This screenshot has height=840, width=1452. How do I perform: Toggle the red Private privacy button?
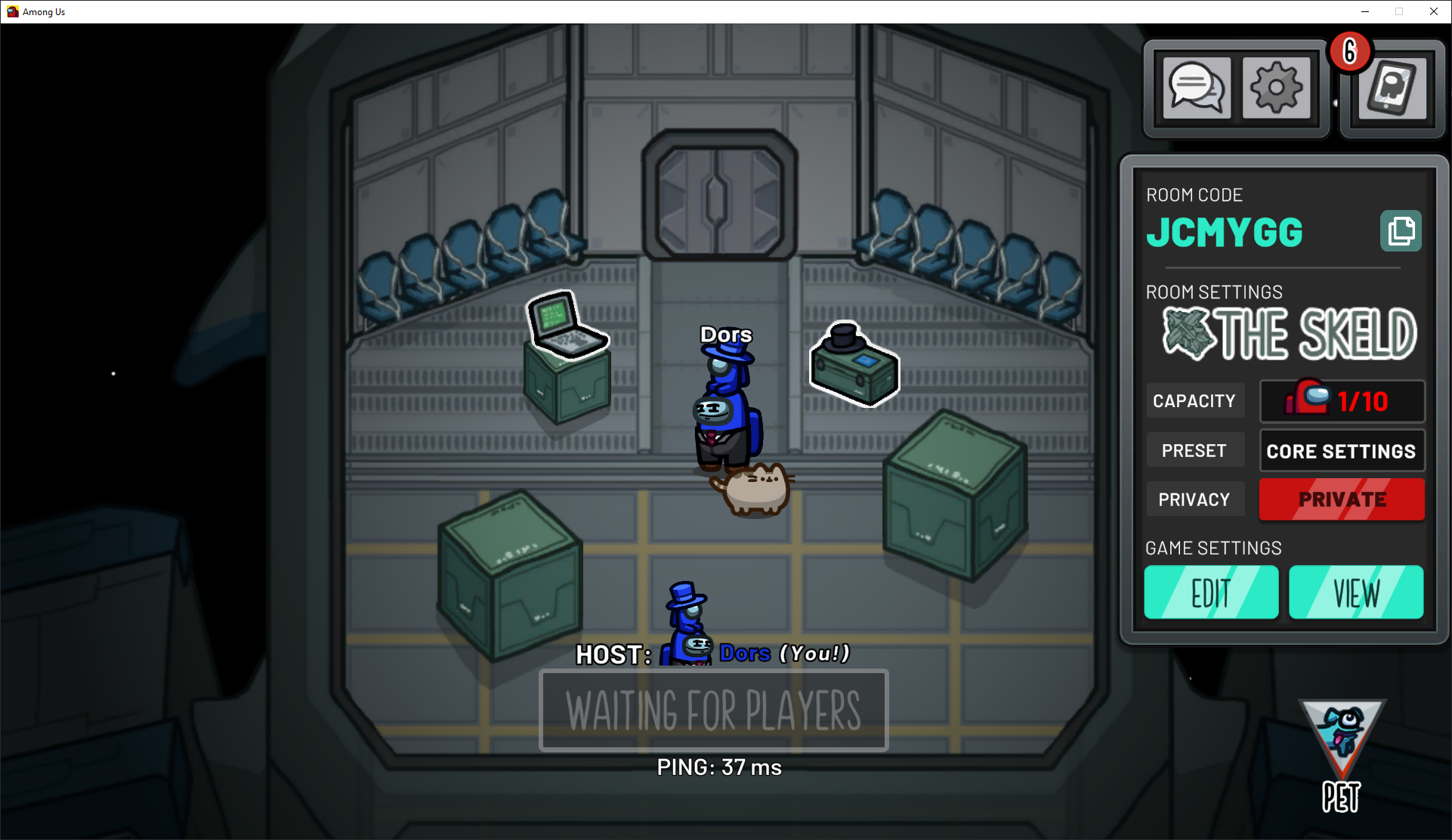pyautogui.click(x=1342, y=499)
